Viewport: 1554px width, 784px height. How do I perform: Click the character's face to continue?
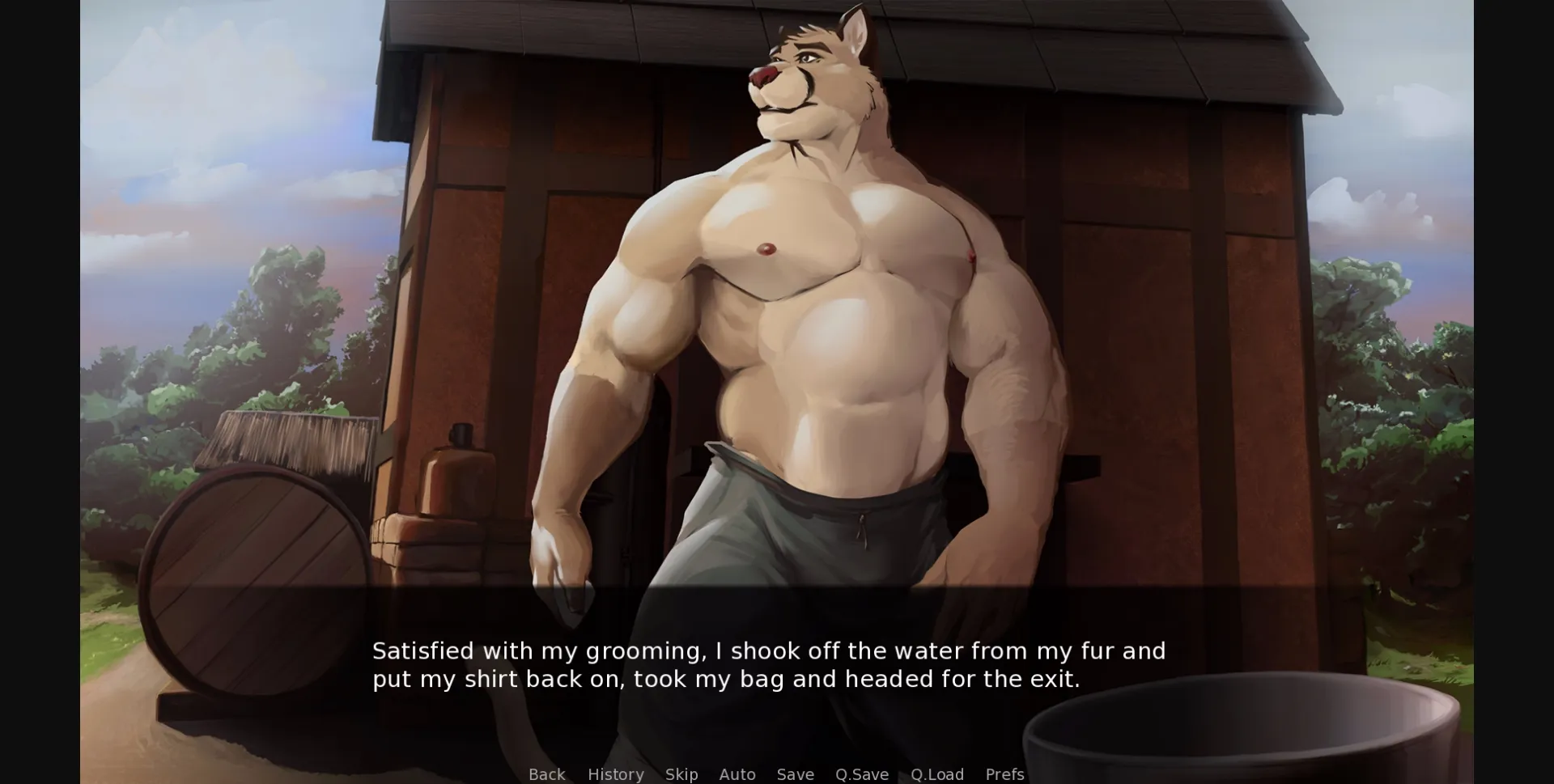(801, 81)
